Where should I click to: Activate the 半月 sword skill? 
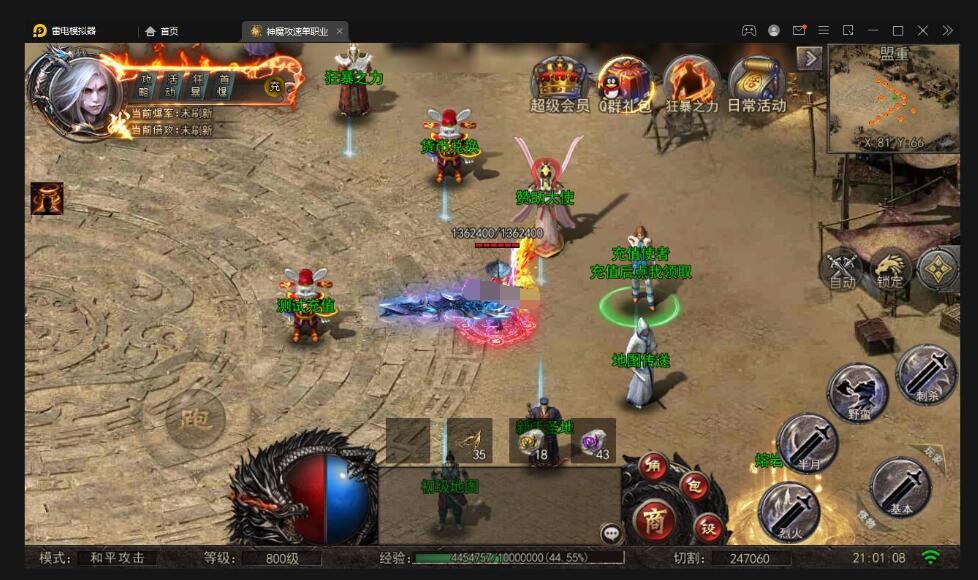tap(807, 443)
